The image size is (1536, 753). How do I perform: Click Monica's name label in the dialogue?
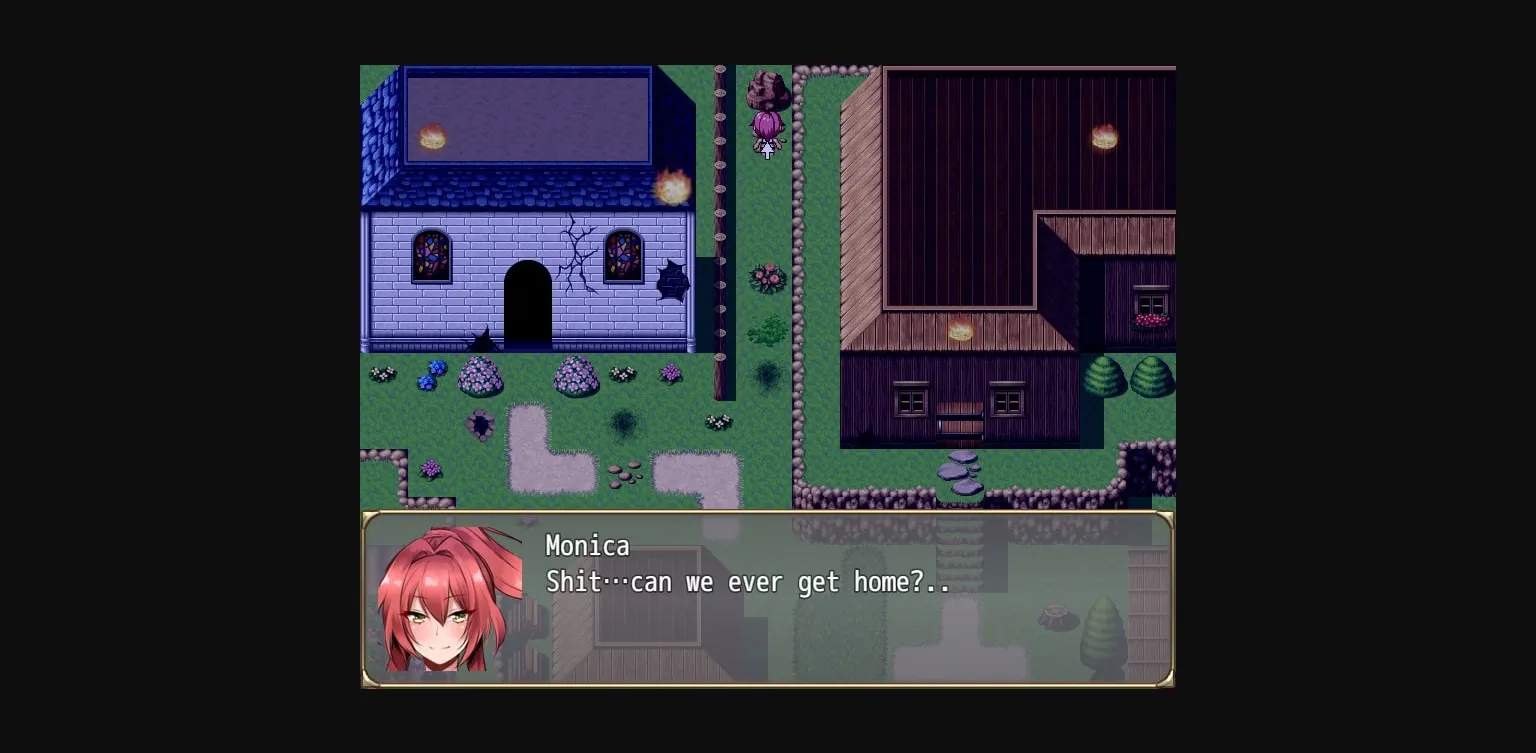[587, 546]
